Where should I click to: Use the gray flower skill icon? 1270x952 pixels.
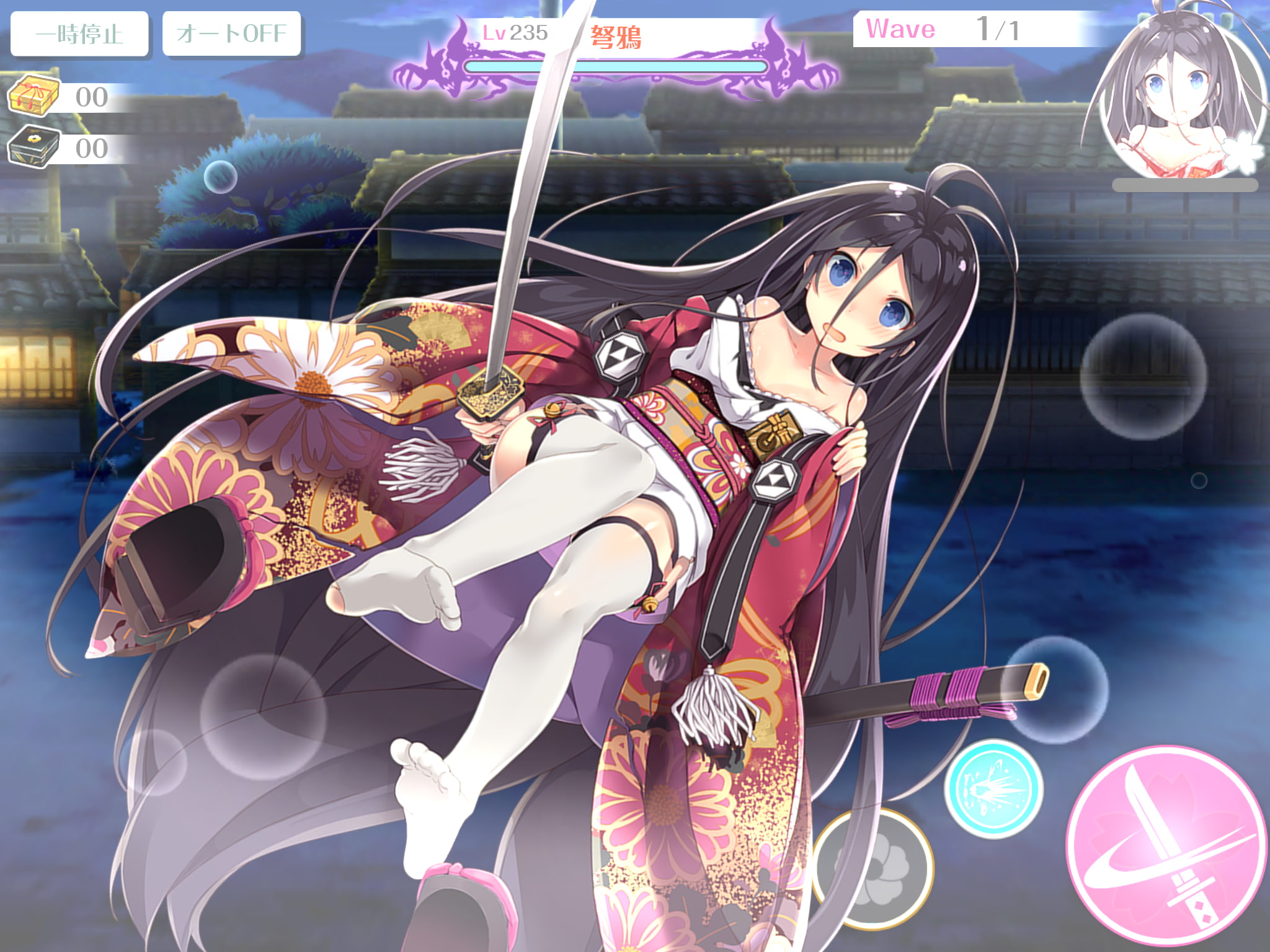pyautogui.click(x=873, y=868)
